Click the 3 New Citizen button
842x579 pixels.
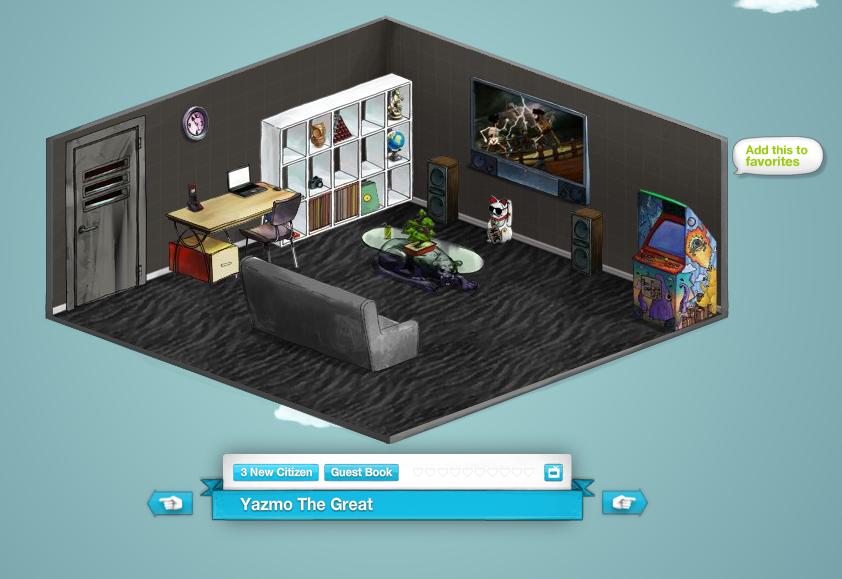(276, 472)
